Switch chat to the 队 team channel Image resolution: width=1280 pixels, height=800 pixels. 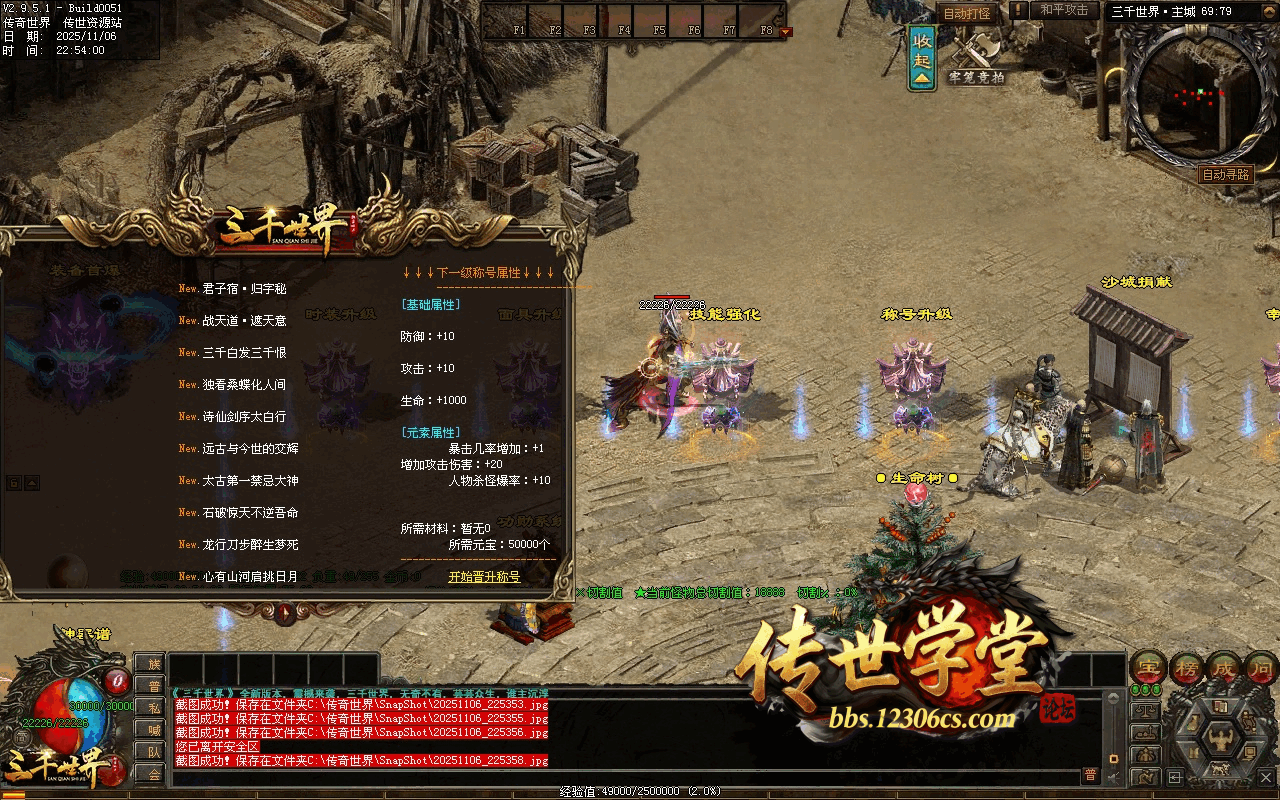pos(151,751)
